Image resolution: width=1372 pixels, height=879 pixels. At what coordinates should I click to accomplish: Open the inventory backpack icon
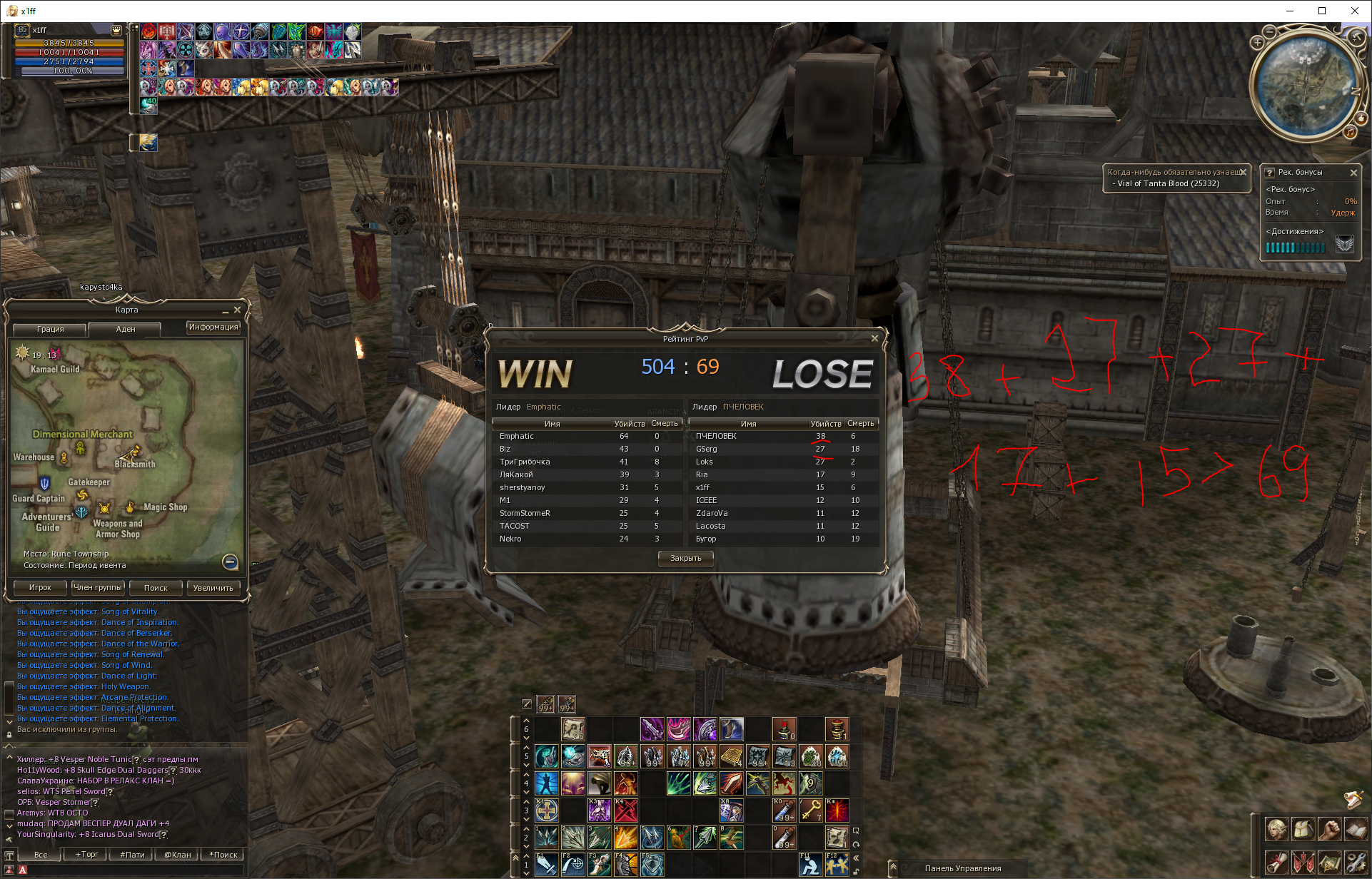tap(1303, 830)
